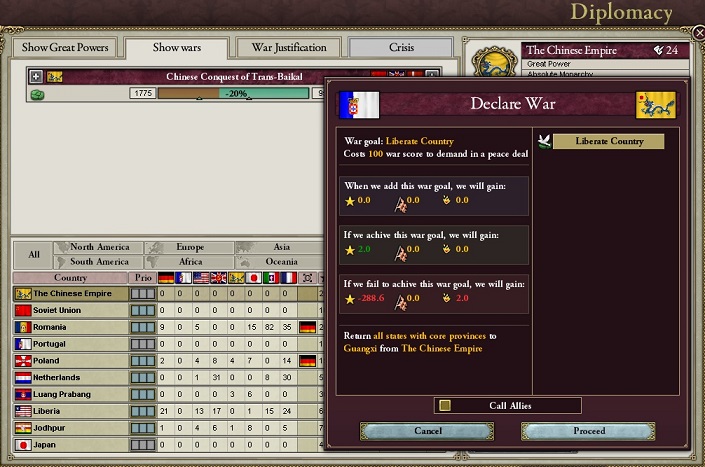Confirm war with the Proceed button
This screenshot has width=705, height=467.
[589, 431]
